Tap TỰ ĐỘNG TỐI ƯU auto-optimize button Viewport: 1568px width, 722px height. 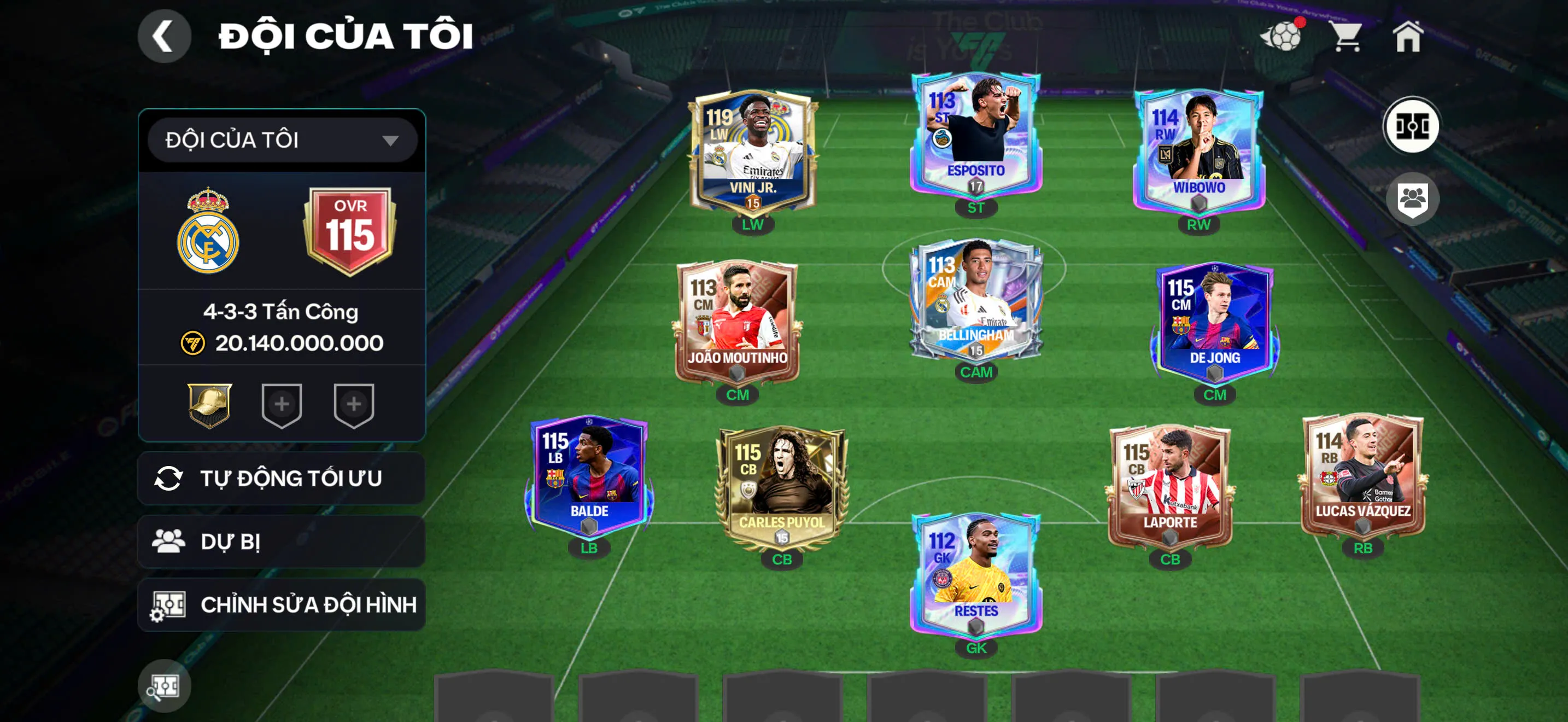pyautogui.click(x=282, y=479)
